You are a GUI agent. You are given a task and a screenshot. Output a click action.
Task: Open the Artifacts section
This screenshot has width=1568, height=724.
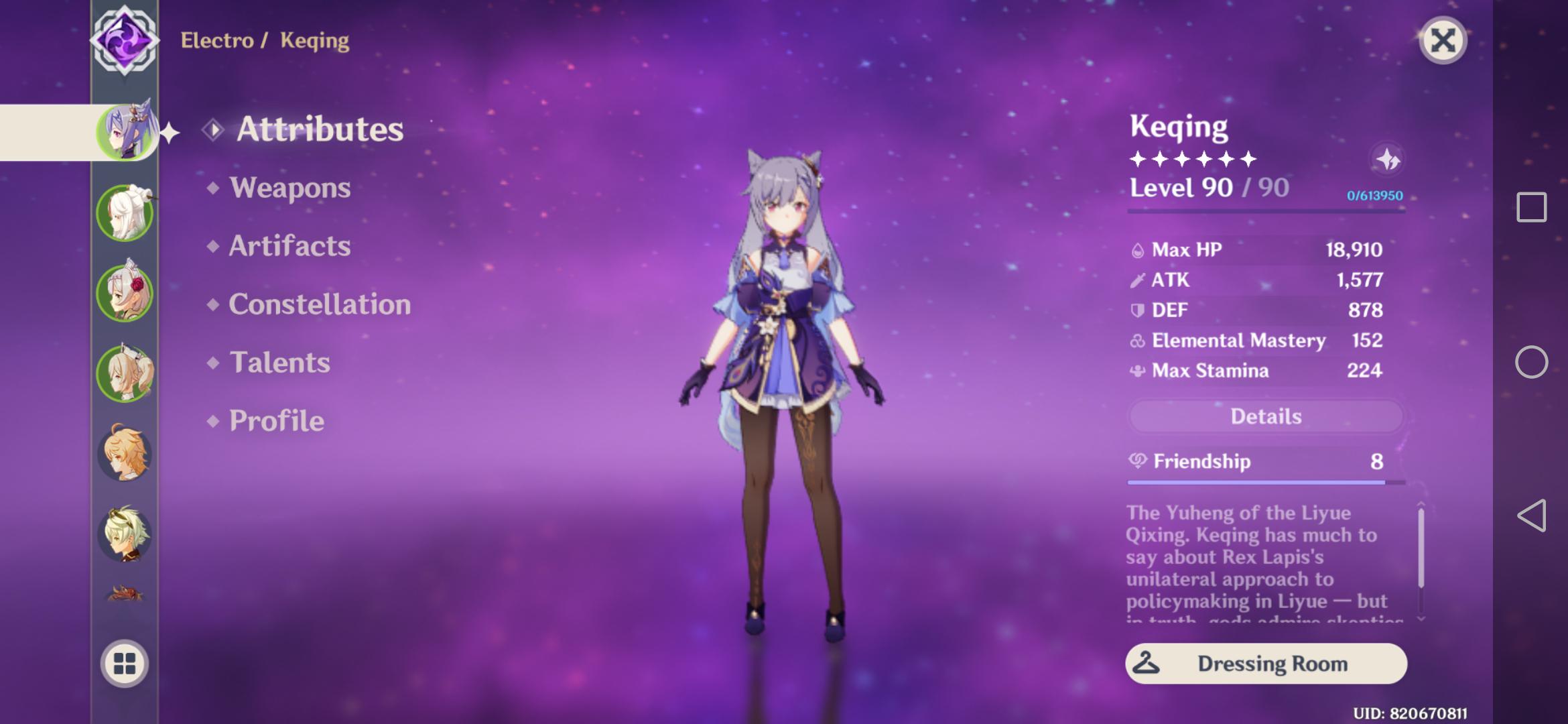288,247
